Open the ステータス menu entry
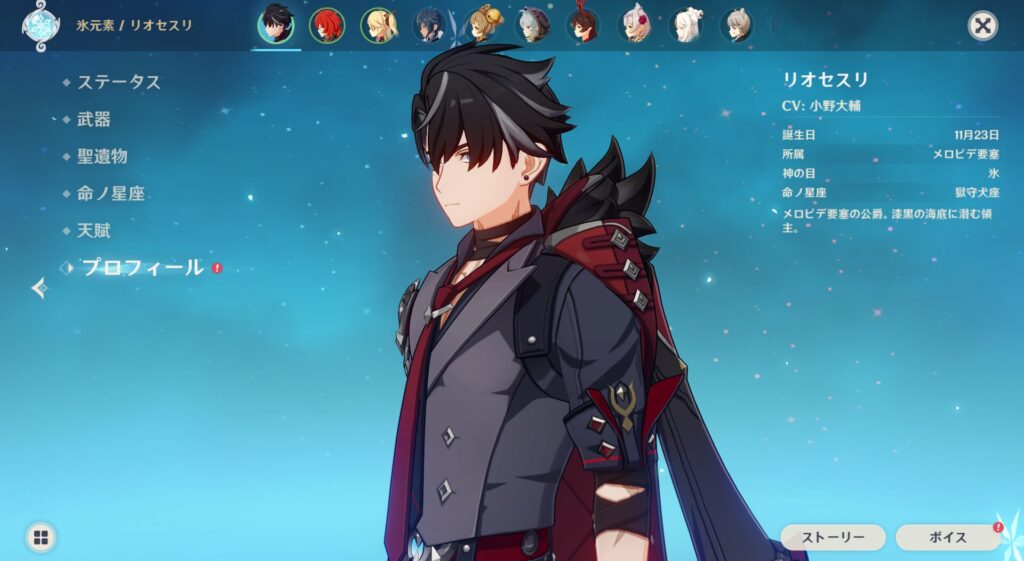 118,82
